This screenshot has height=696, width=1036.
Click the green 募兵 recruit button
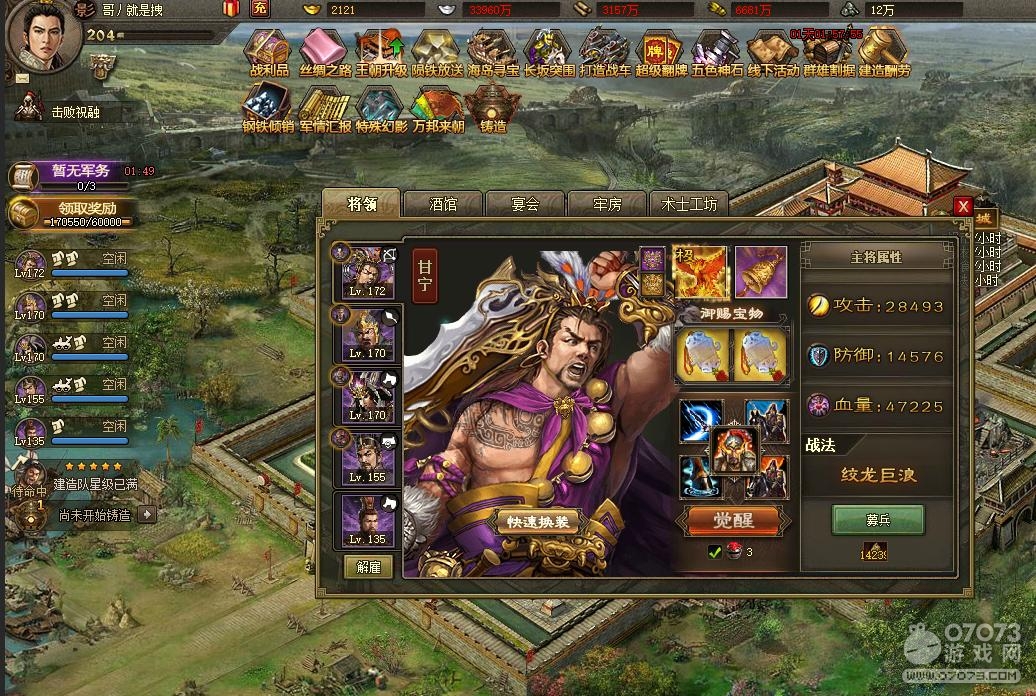pyautogui.click(x=878, y=519)
